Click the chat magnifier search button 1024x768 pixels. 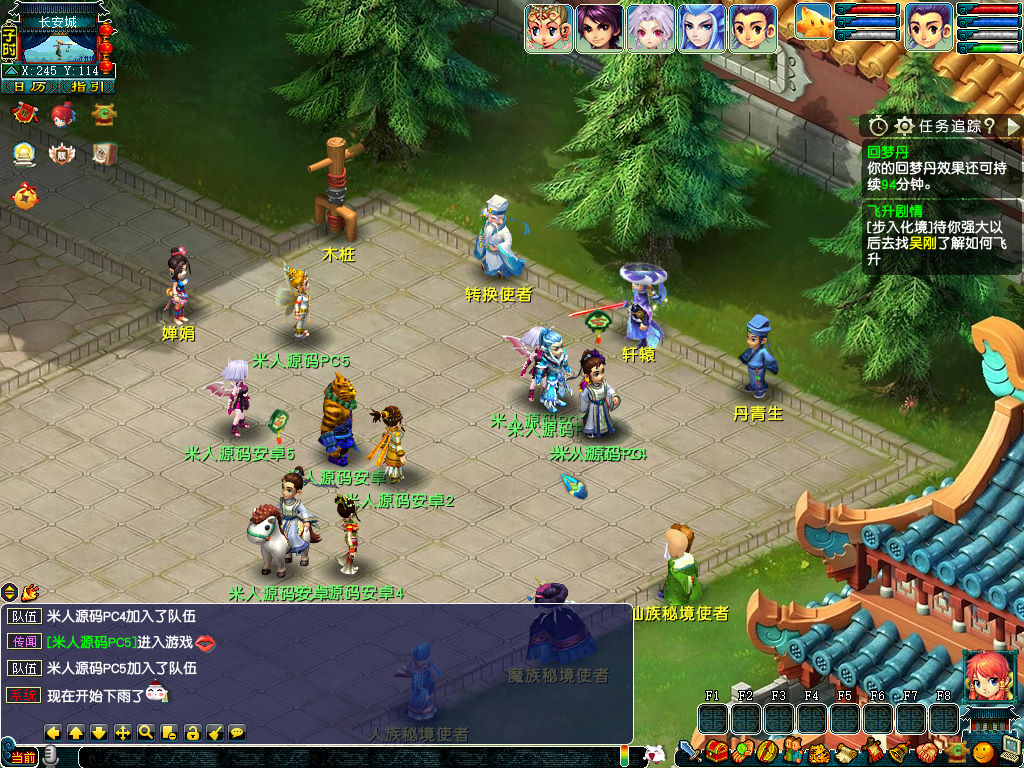click(146, 732)
